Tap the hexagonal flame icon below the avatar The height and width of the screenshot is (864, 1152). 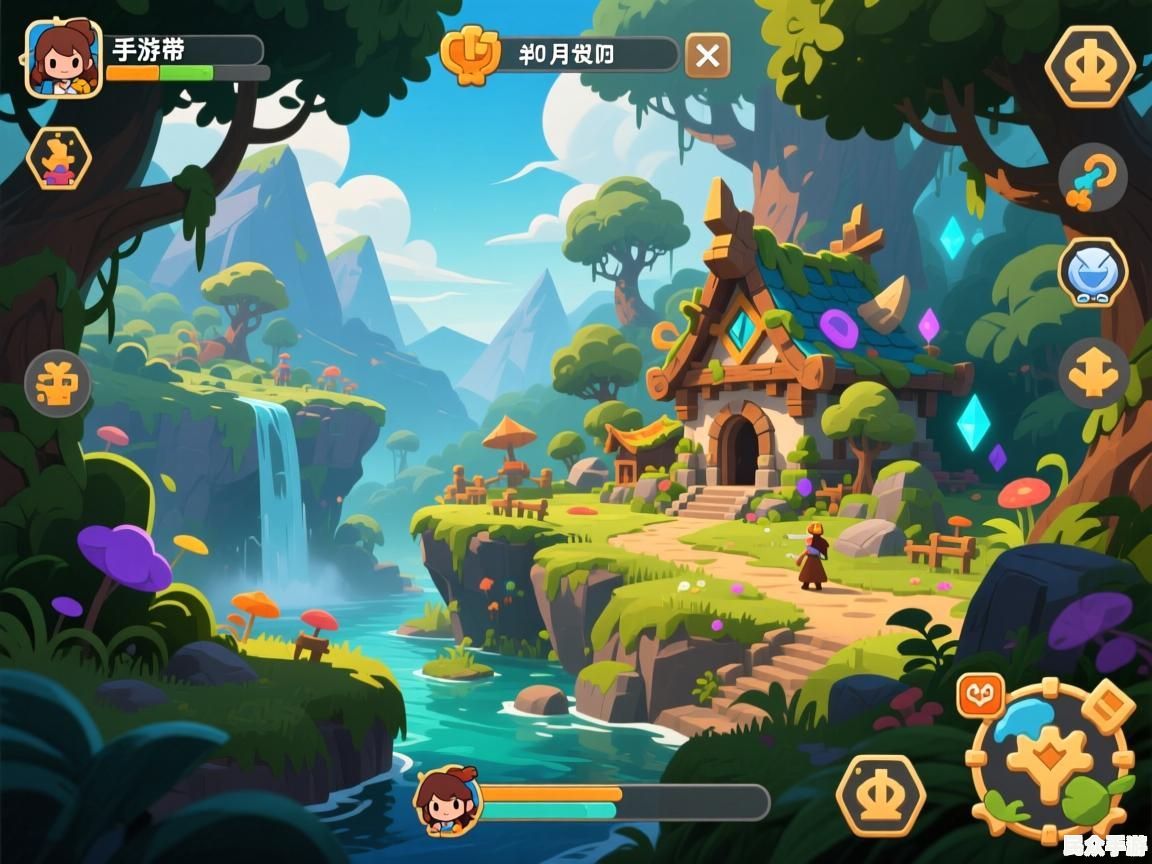coord(58,158)
